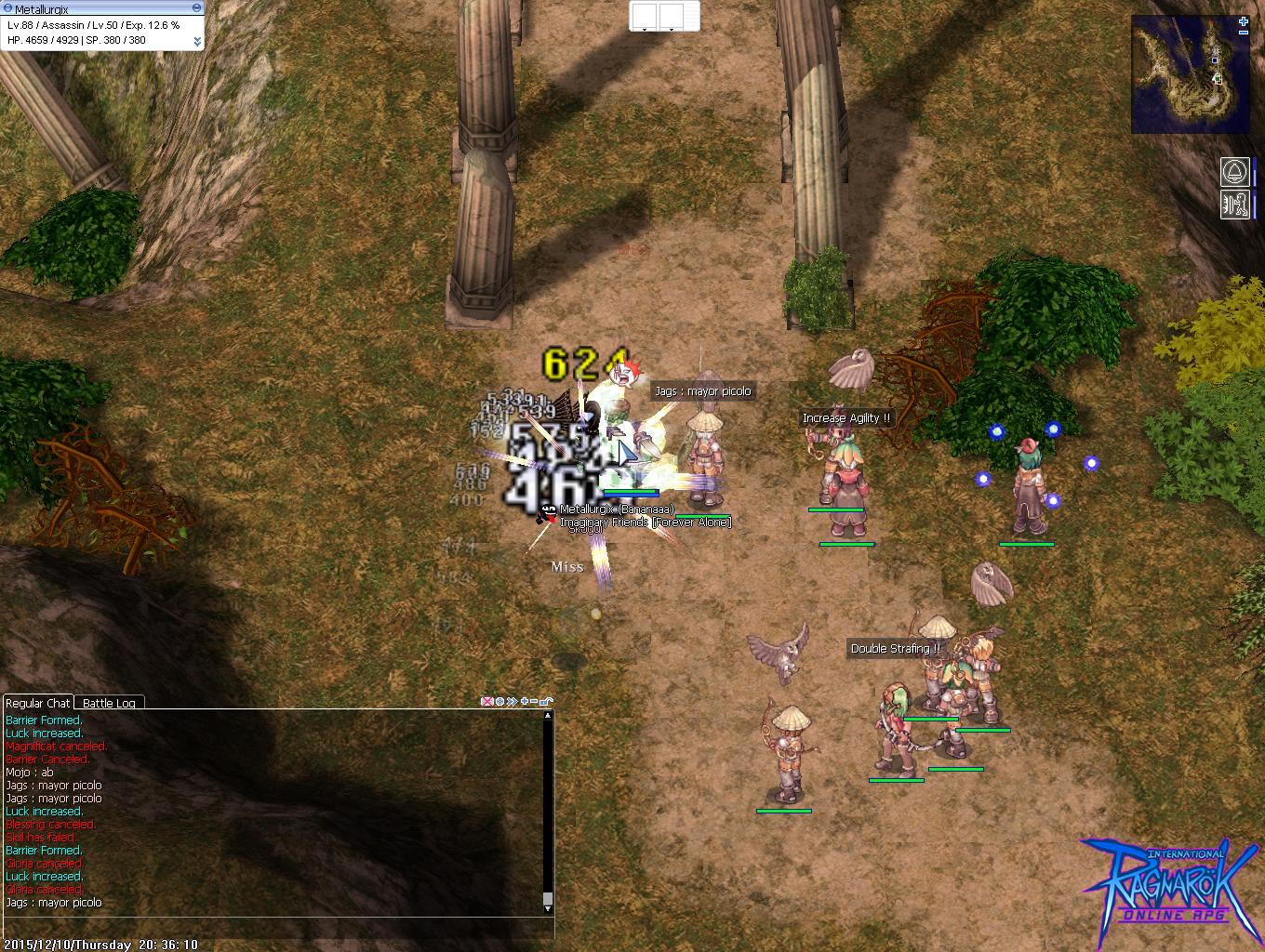Click the plus icon to enlarge the chat window
The image size is (1265, 952).
524,702
